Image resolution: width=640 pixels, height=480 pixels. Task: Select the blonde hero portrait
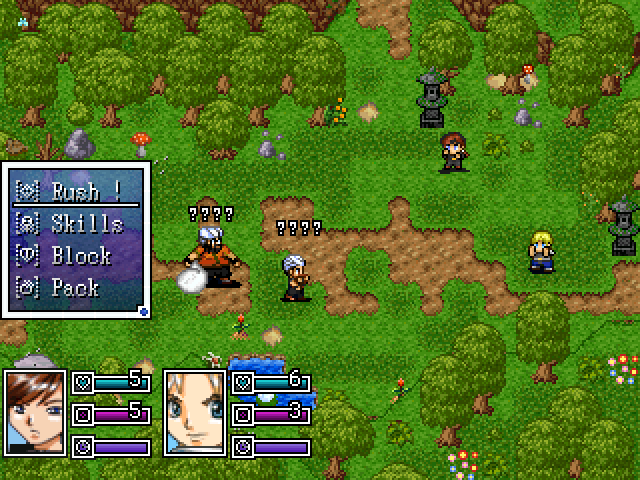tap(194, 411)
